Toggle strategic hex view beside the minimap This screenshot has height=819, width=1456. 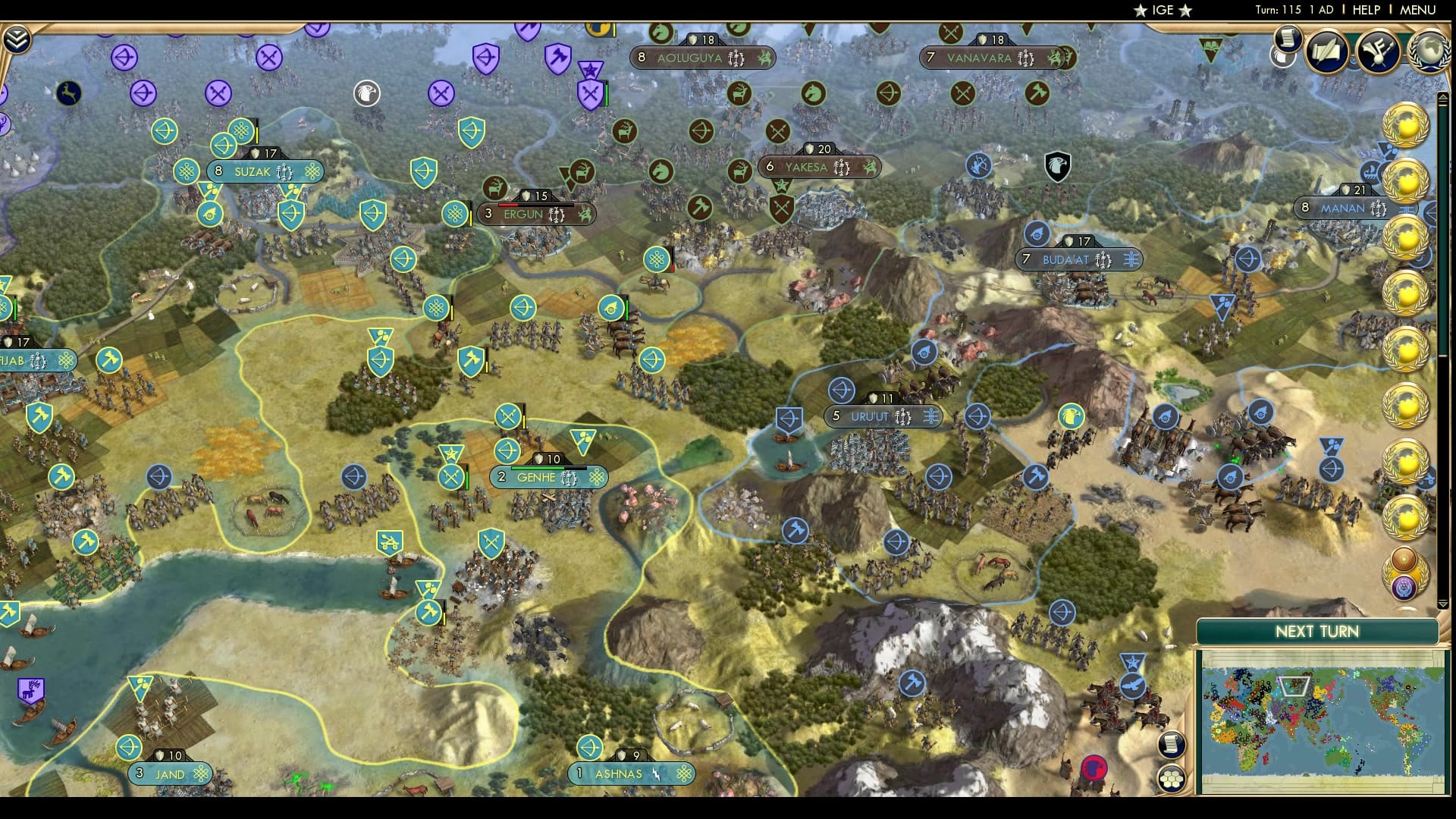1170,779
